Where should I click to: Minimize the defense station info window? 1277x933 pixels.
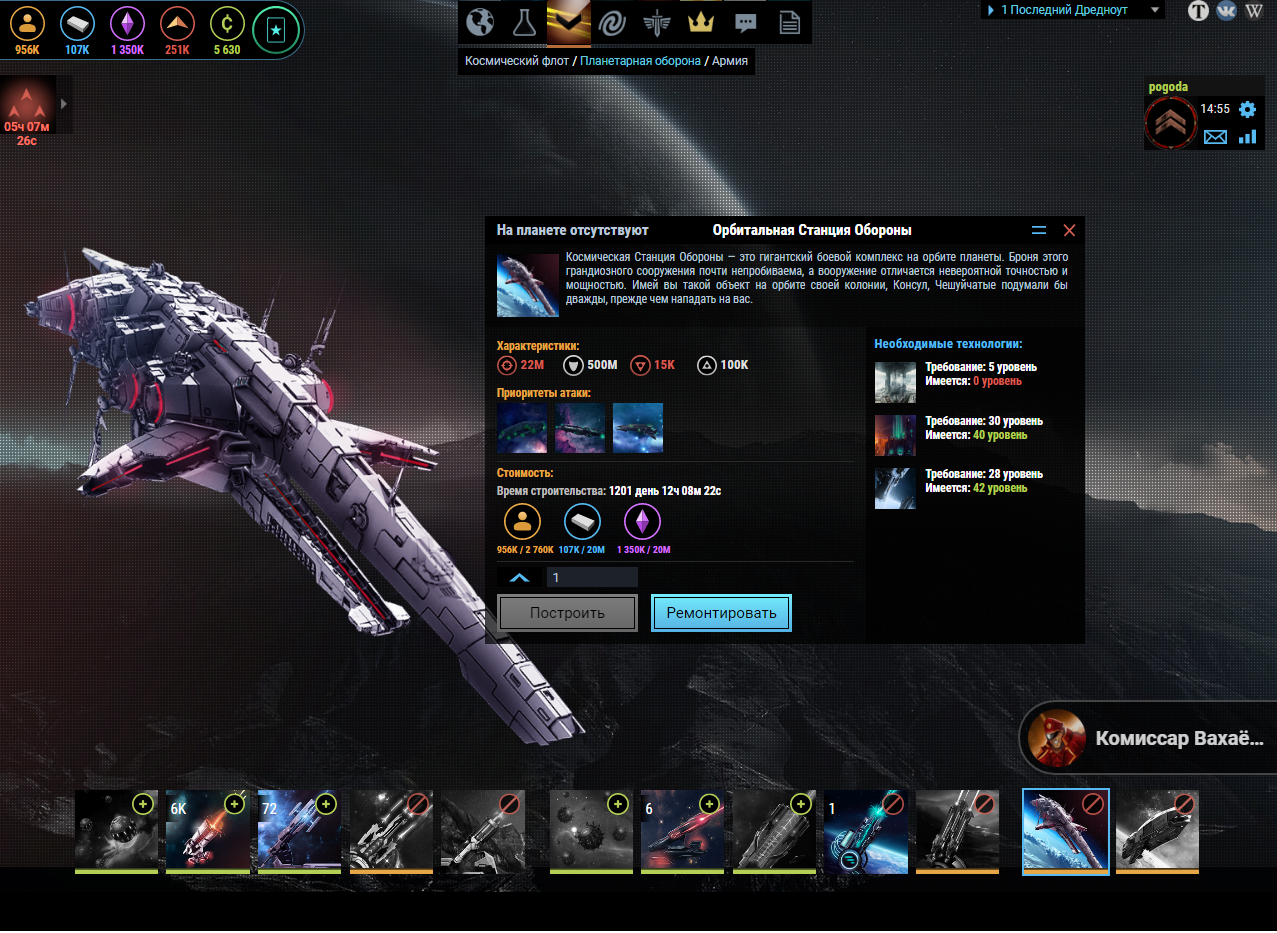(1039, 231)
